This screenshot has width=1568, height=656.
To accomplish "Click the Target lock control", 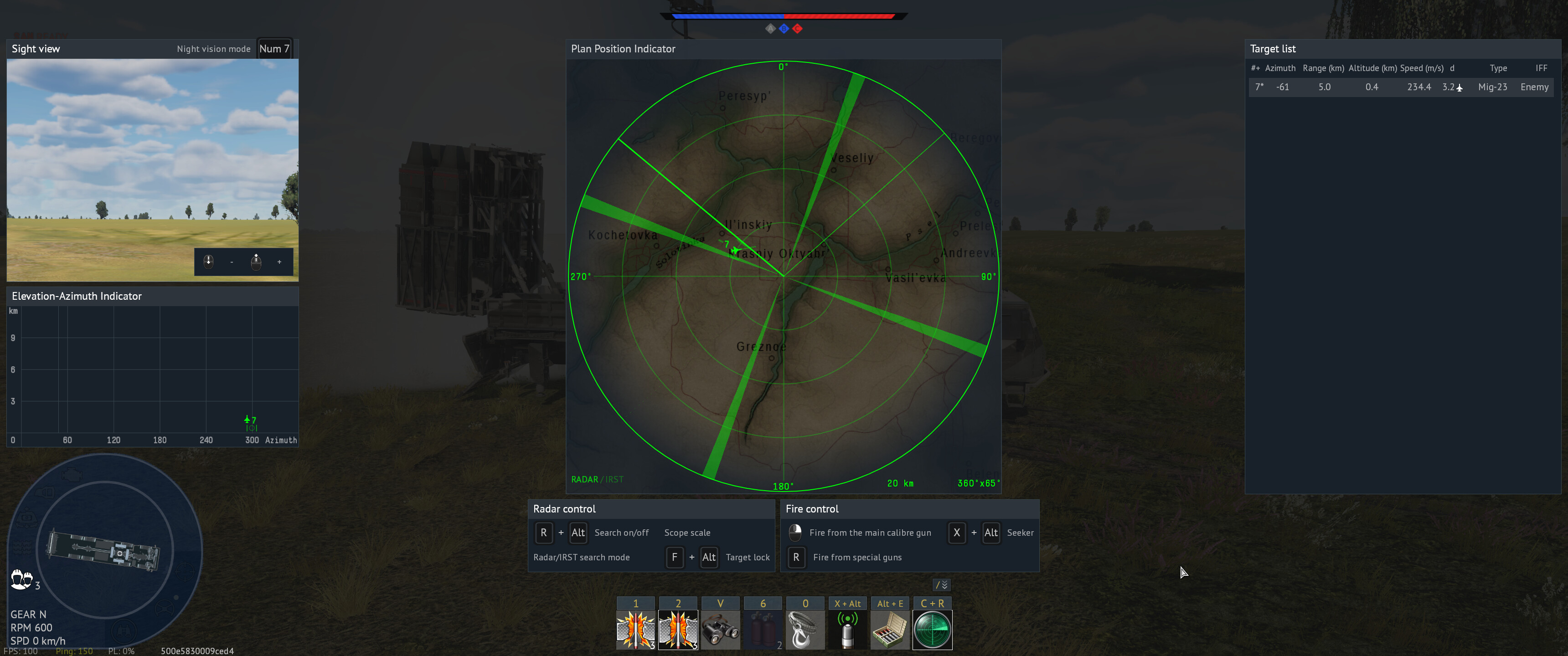I will click(747, 558).
